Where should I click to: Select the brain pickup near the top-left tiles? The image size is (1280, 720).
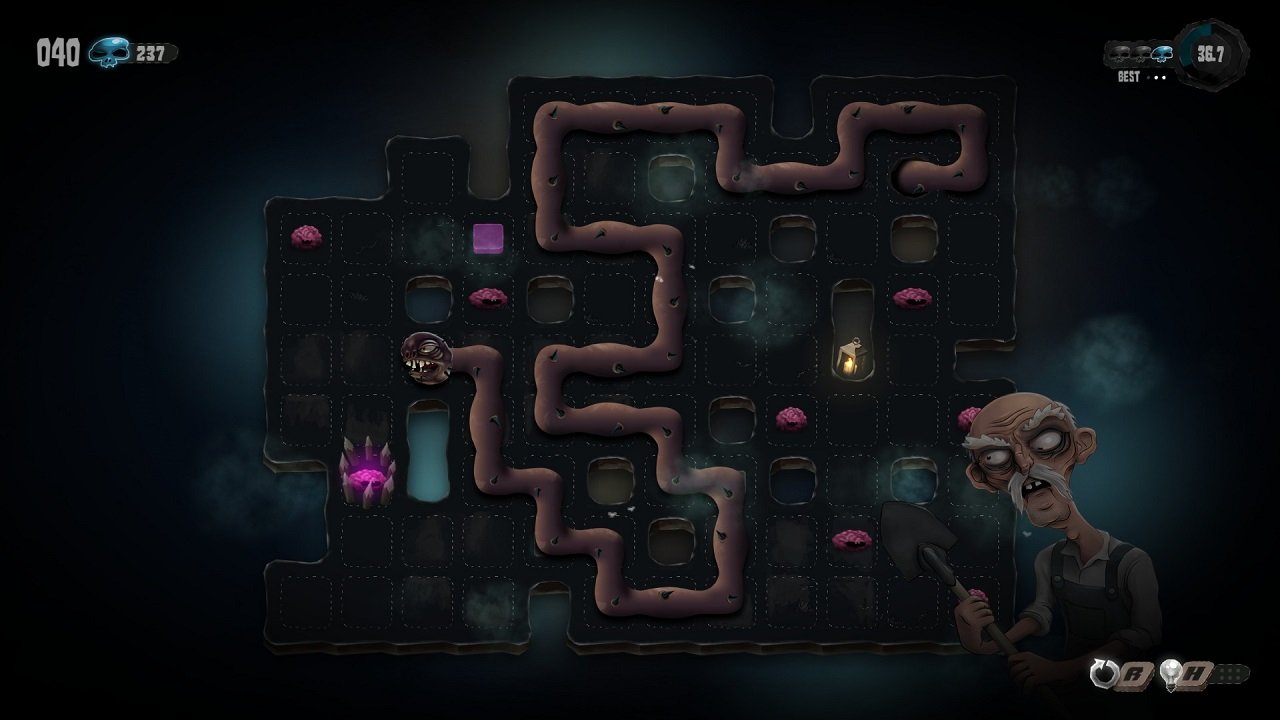tap(307, 237)
